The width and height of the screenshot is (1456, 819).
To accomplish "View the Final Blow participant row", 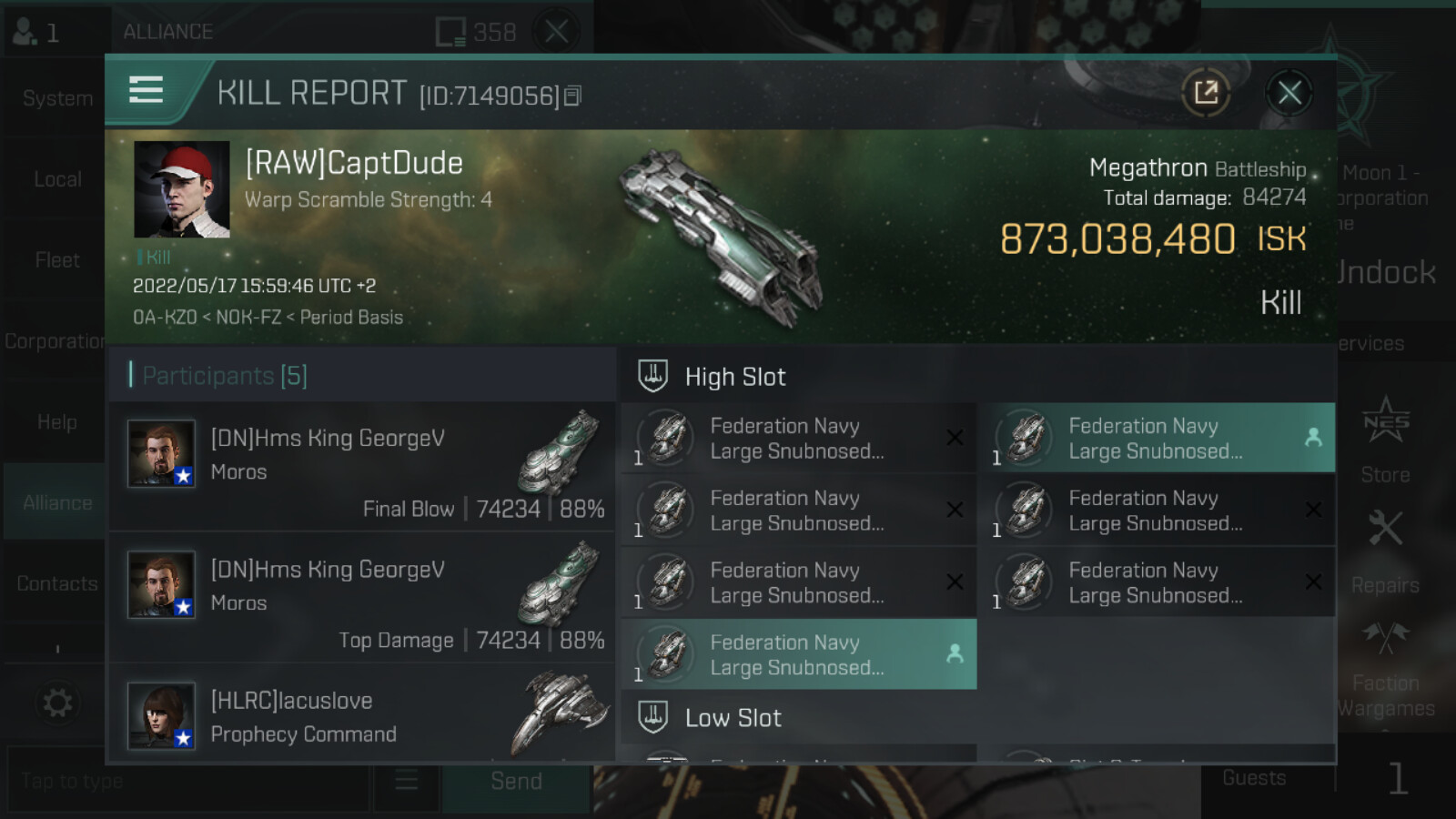I will [x=362, y=467].
